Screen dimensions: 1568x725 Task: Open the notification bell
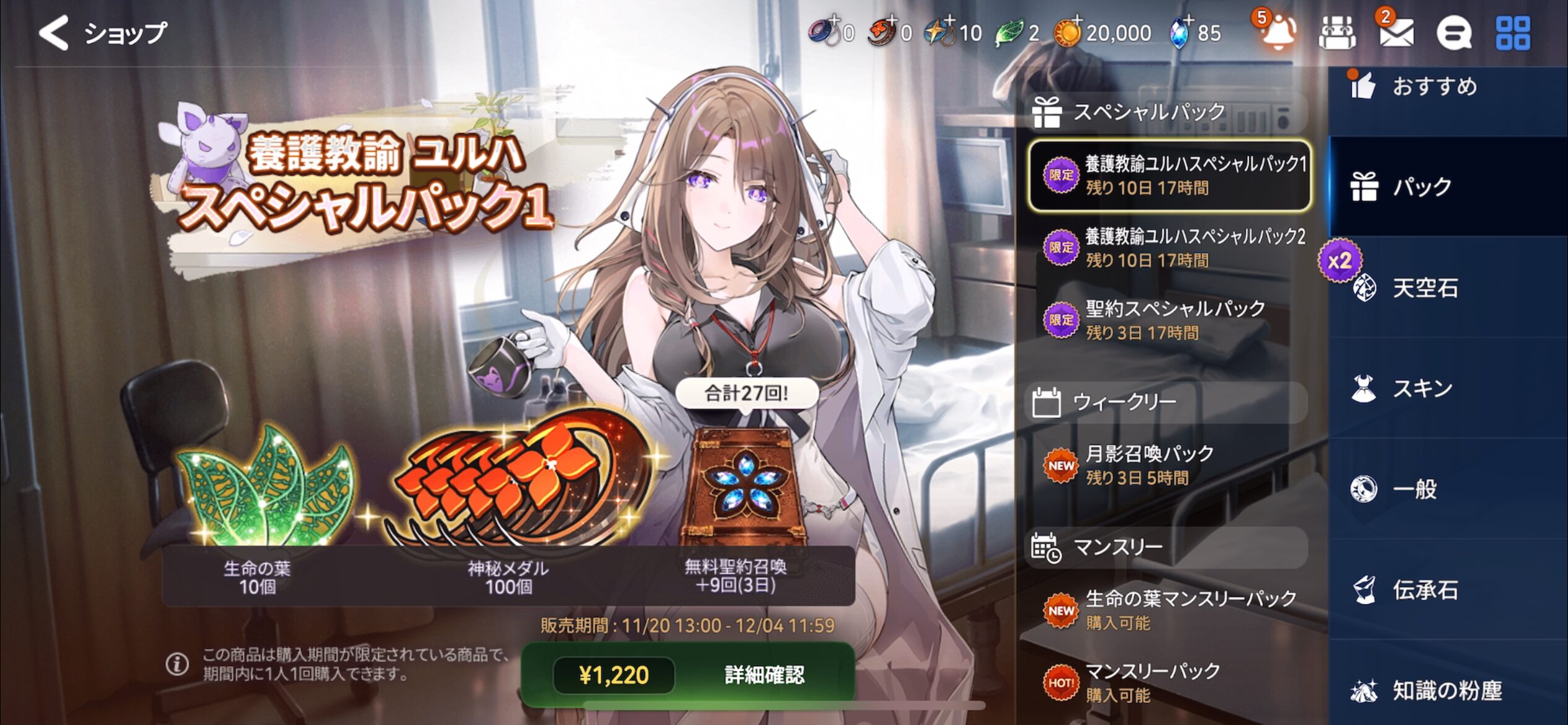pyautogui.click(x=1278, y=32)
